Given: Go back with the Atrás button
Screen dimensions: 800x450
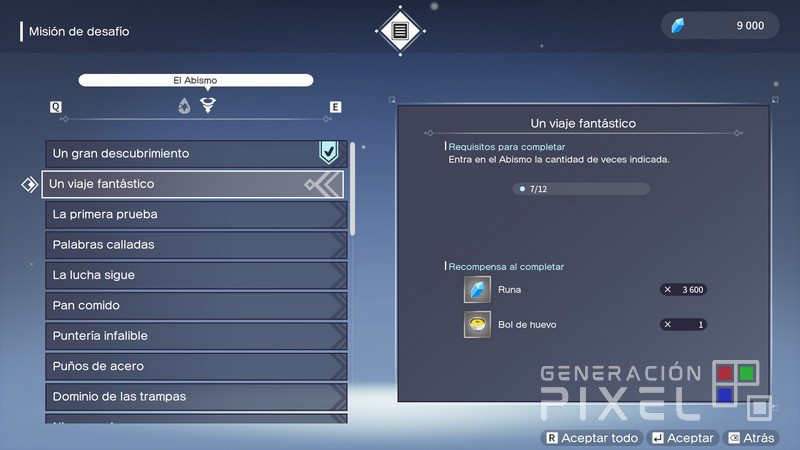Looking at the screenshot, I should [x=750, y=438].
